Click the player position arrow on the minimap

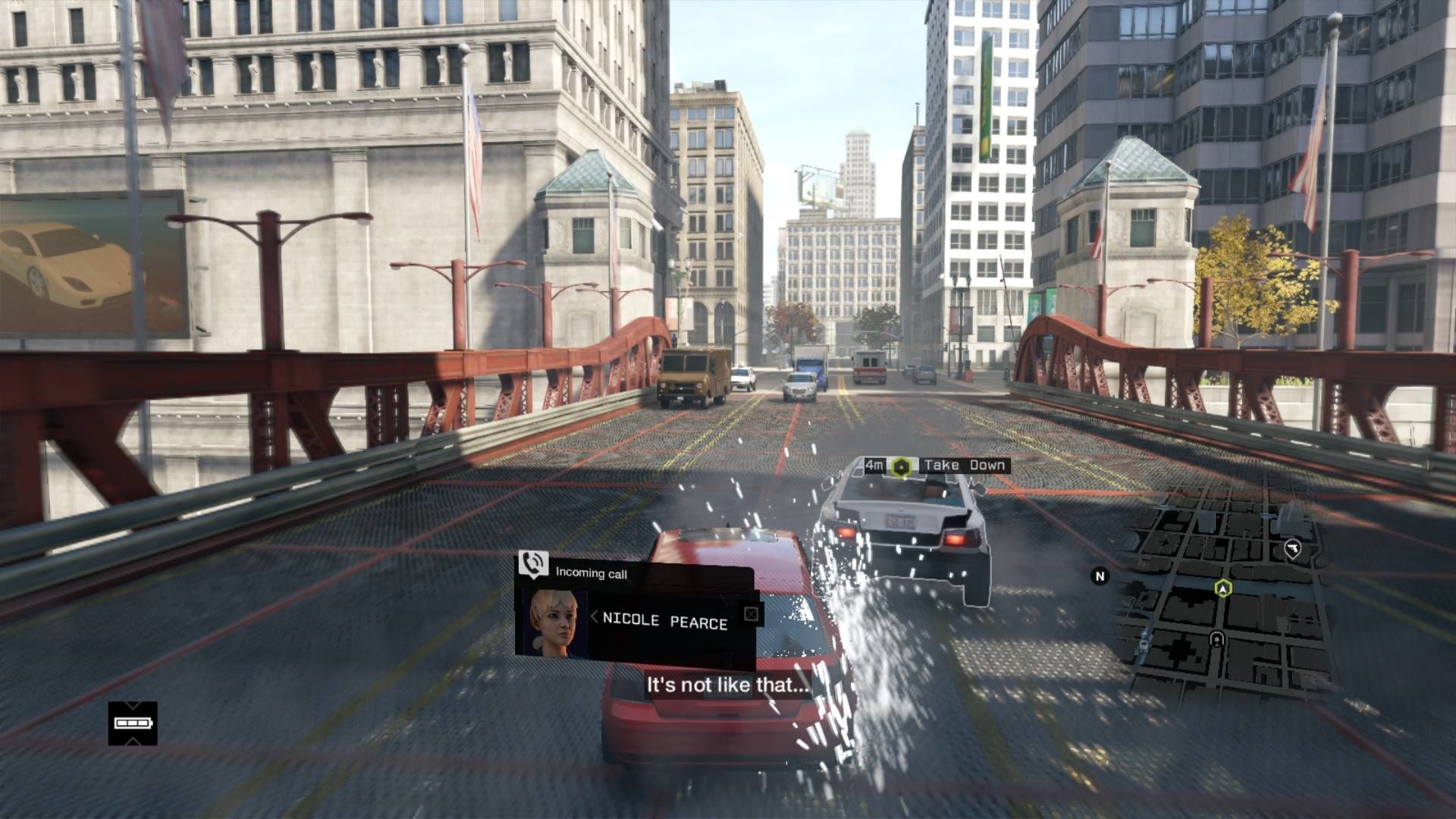tap(1222, 588)
